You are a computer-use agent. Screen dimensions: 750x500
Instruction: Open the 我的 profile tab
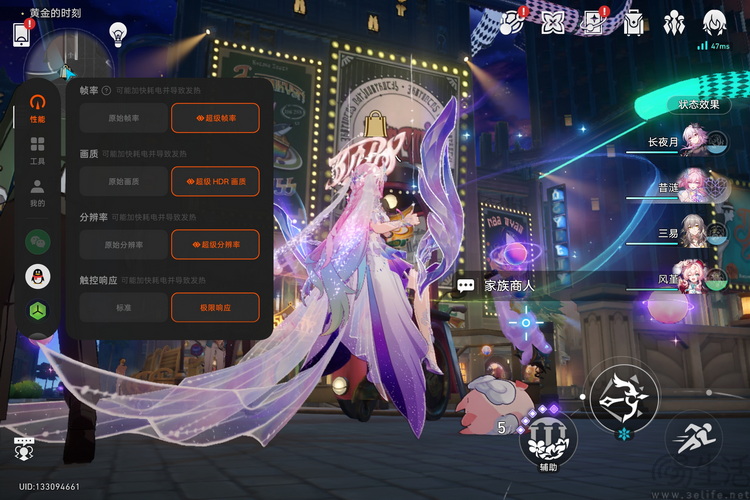pos(37,193)
